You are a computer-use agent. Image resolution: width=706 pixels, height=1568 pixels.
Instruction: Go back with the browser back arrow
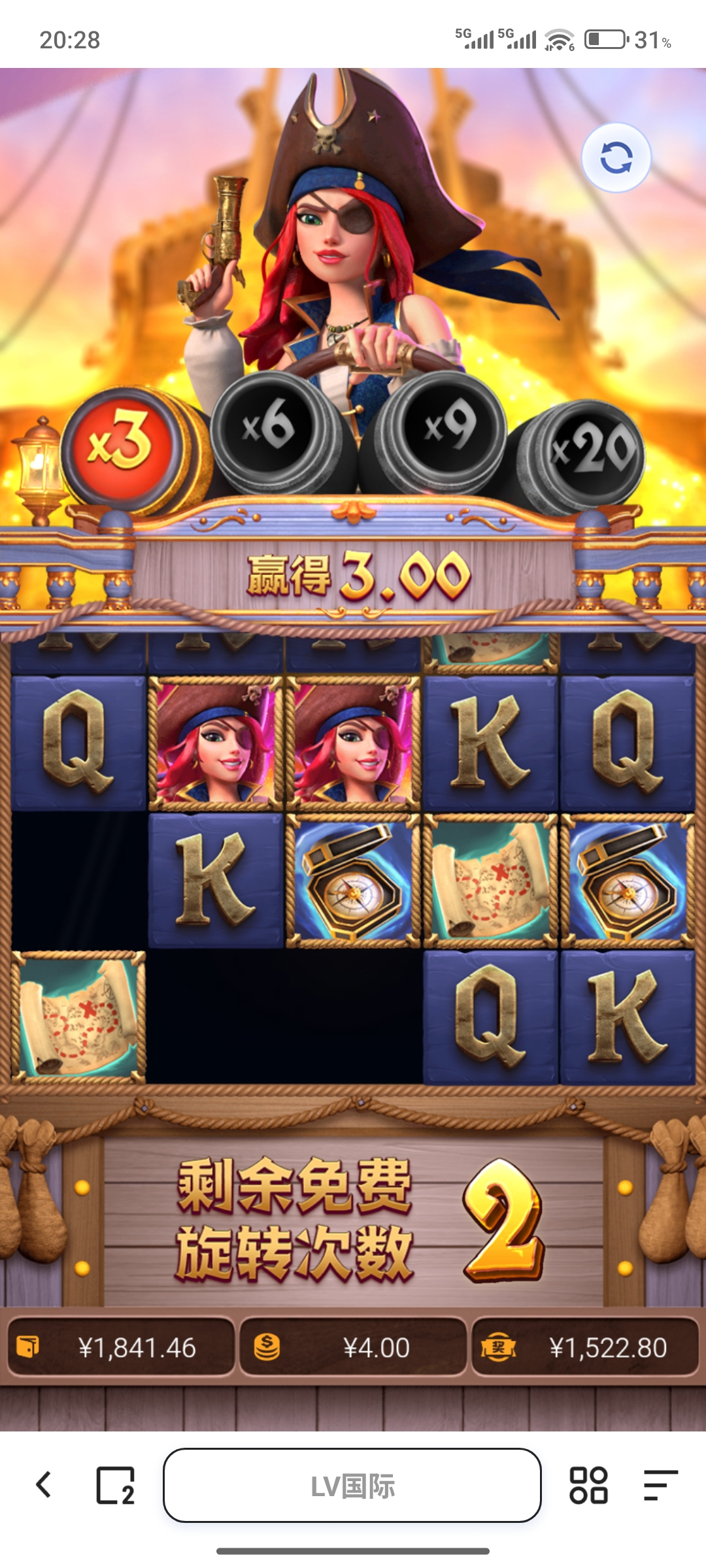pos(44,1485)
